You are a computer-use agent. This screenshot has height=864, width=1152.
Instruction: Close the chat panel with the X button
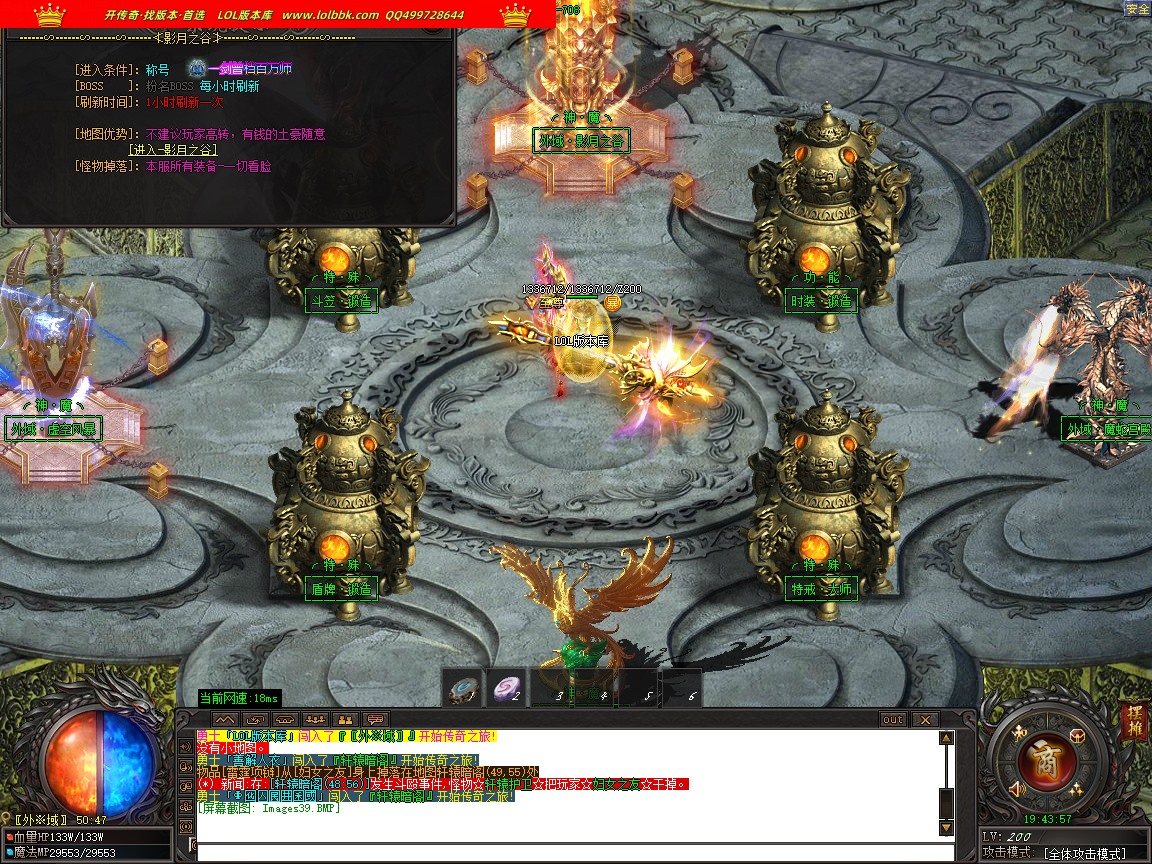(925, 719)
